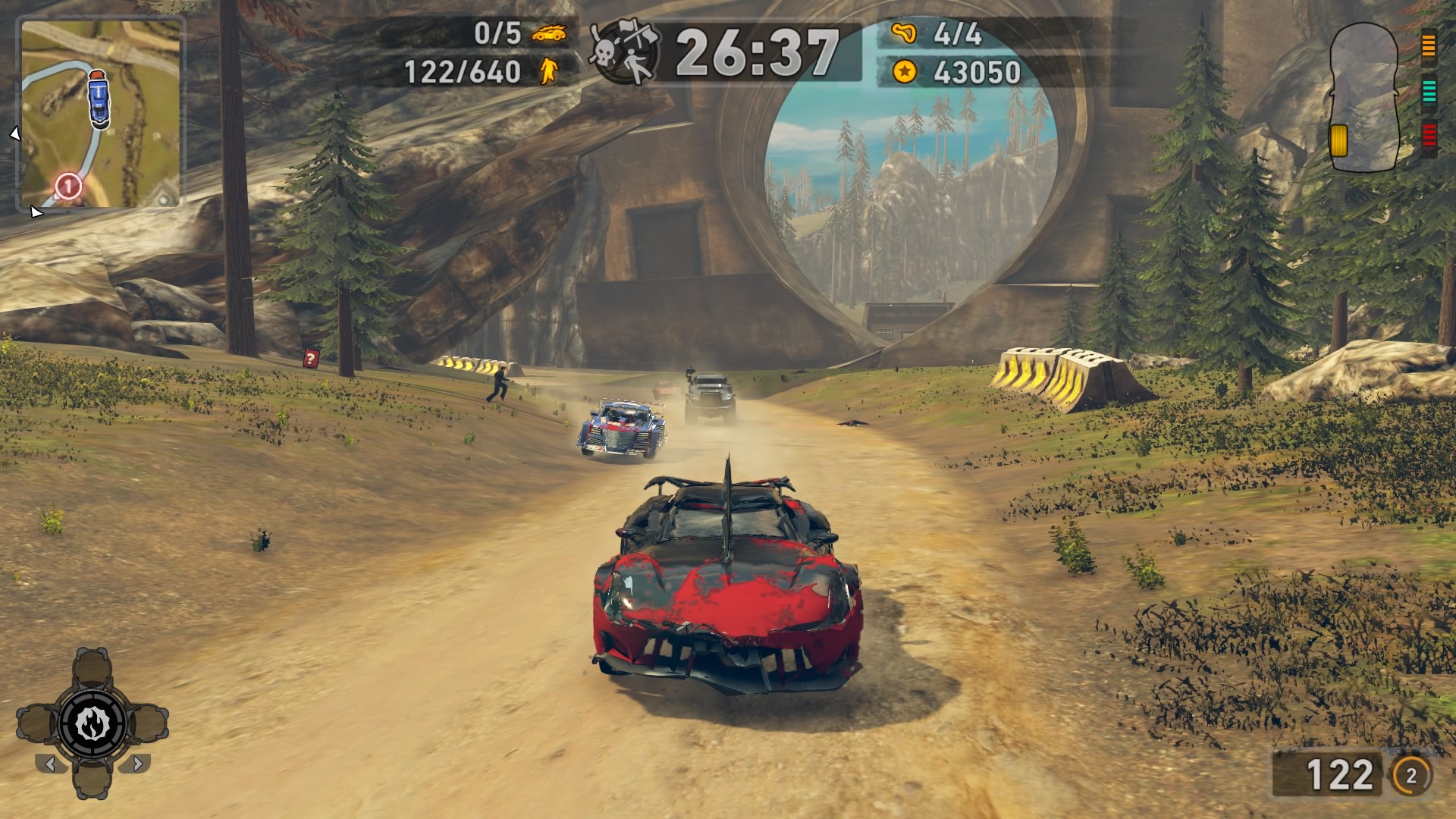Click the minimap in the corner

tap(101, 114)
